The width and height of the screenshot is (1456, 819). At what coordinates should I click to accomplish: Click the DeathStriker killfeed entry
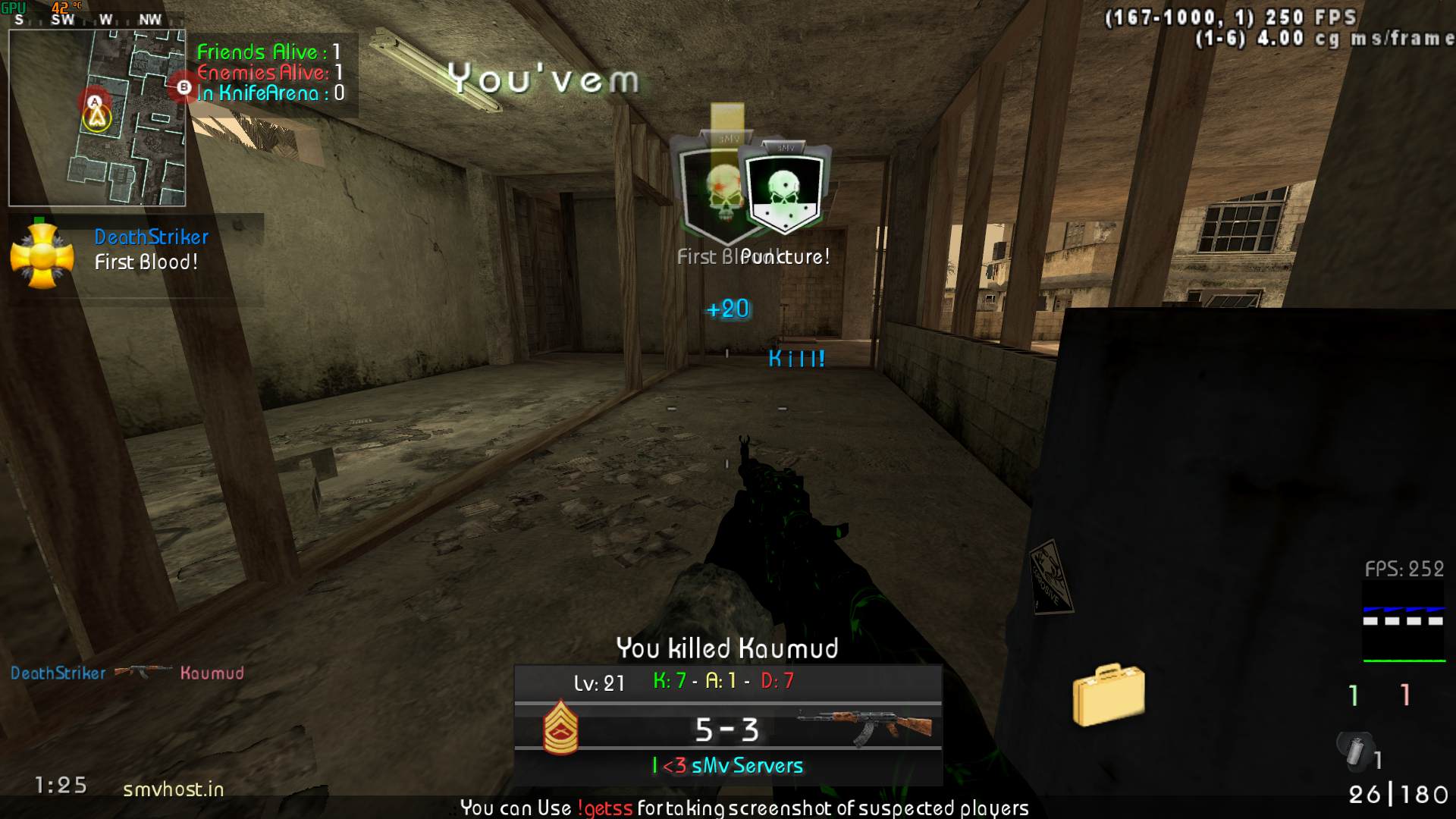point(127,673)
